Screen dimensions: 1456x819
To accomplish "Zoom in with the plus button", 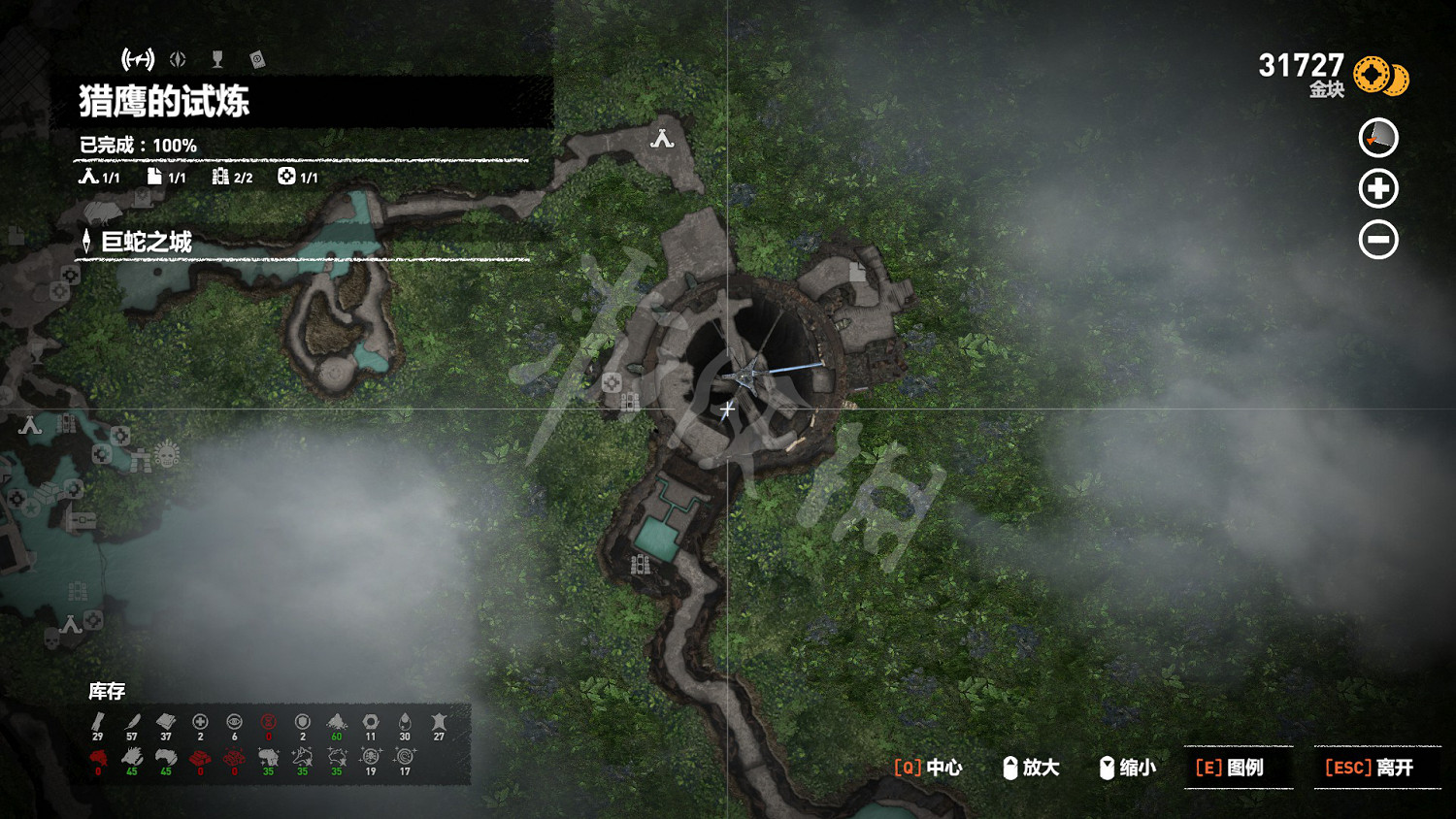I will 1377,188.
